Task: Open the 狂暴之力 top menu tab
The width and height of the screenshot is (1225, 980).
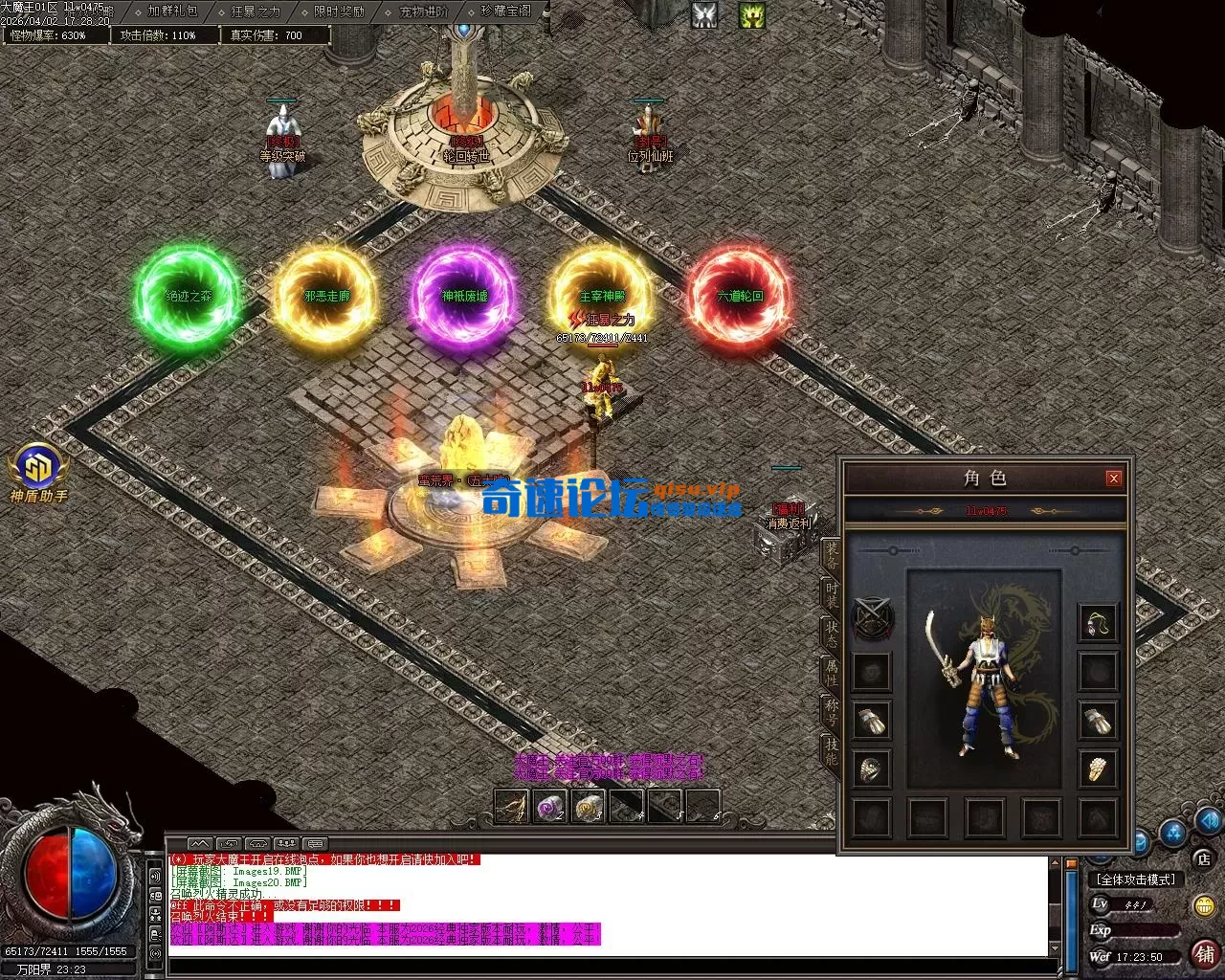Action: click(256, 11)
